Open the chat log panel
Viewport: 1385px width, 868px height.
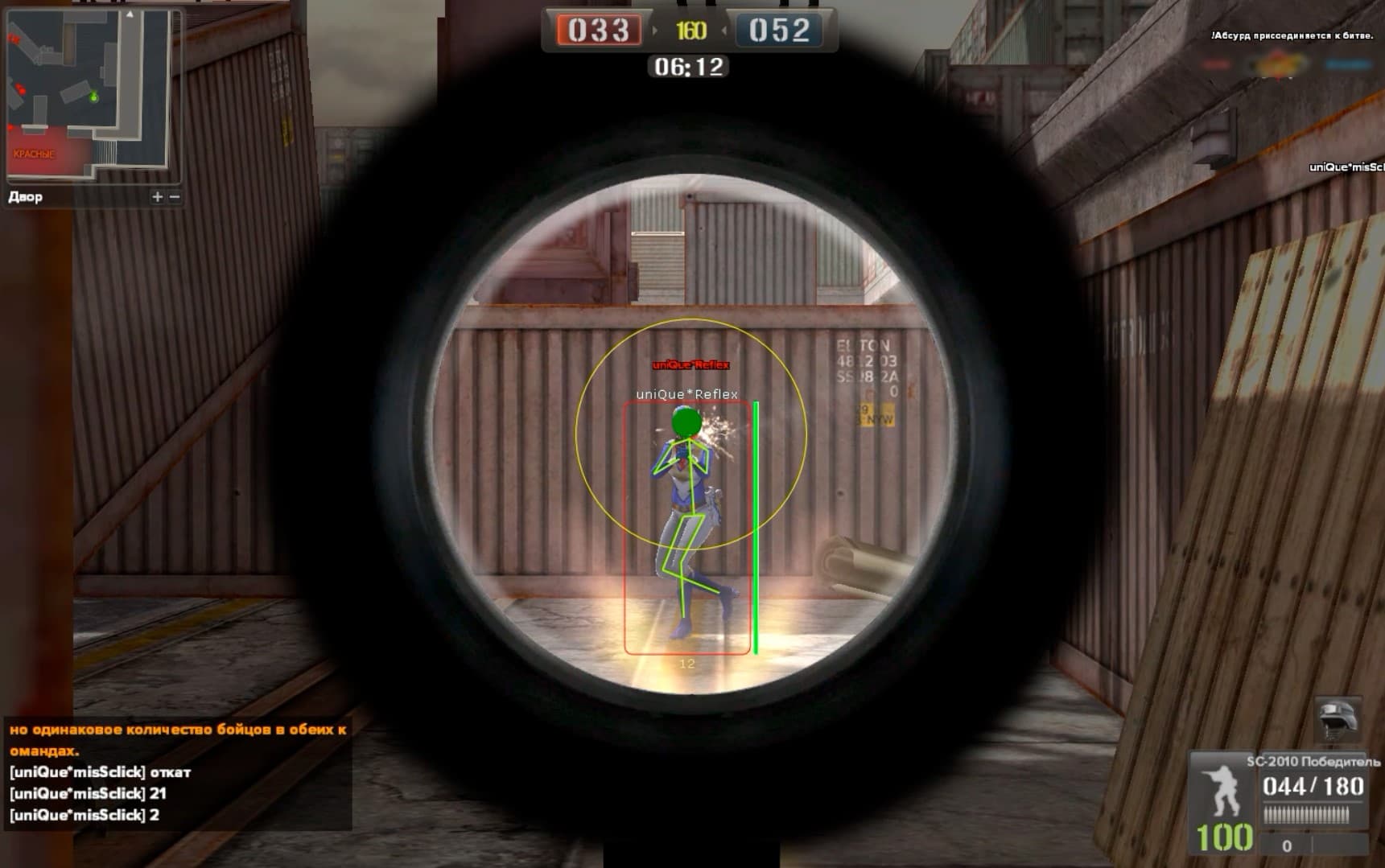177,772
